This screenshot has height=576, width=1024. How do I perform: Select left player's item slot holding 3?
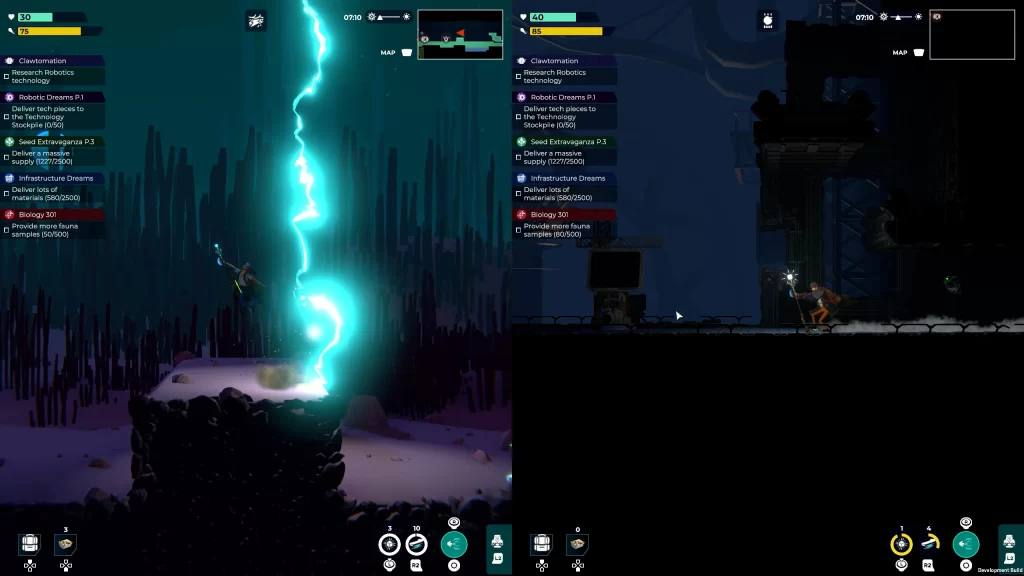pos(65,544)
